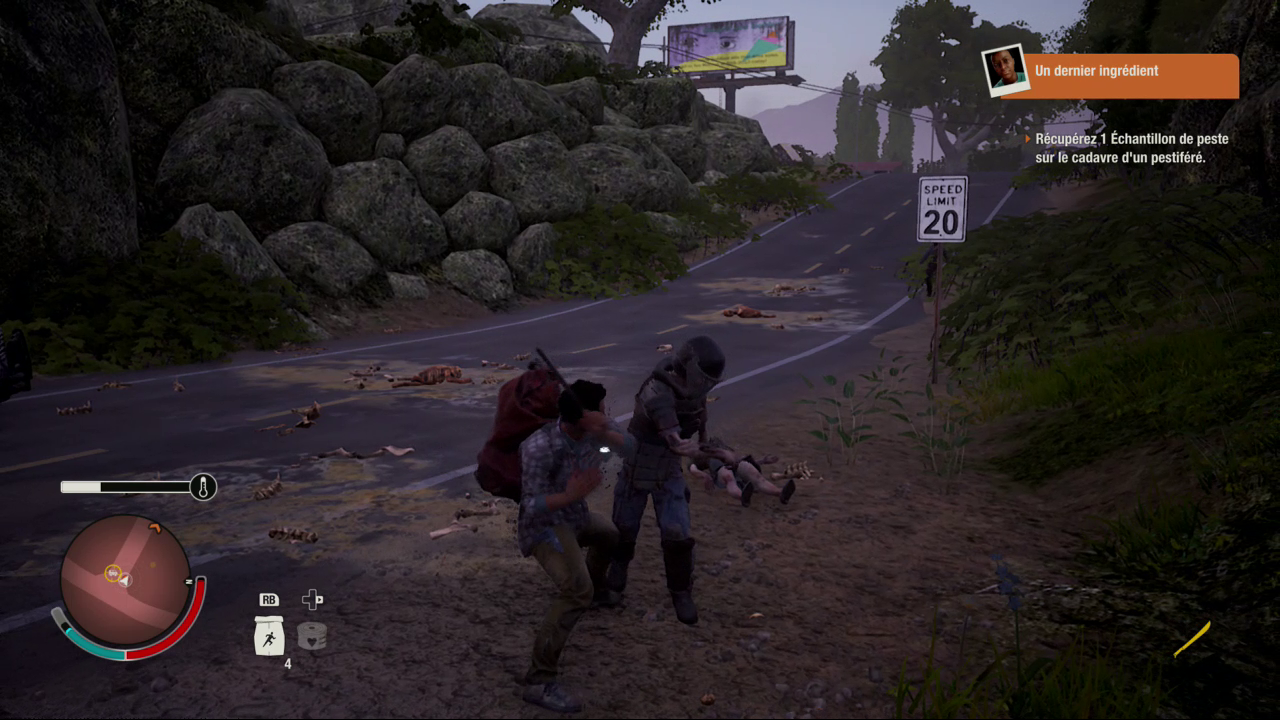Click the RB button prompt icon
Viewport: 1280px width, 720px height.
pyautogui.click(x=271, y=600)
